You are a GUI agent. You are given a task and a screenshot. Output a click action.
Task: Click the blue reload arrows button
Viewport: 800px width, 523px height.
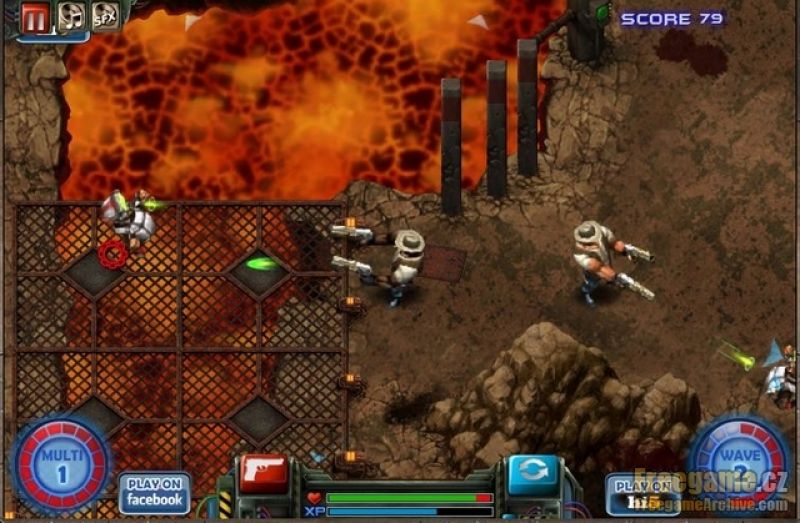coord(533,473)
